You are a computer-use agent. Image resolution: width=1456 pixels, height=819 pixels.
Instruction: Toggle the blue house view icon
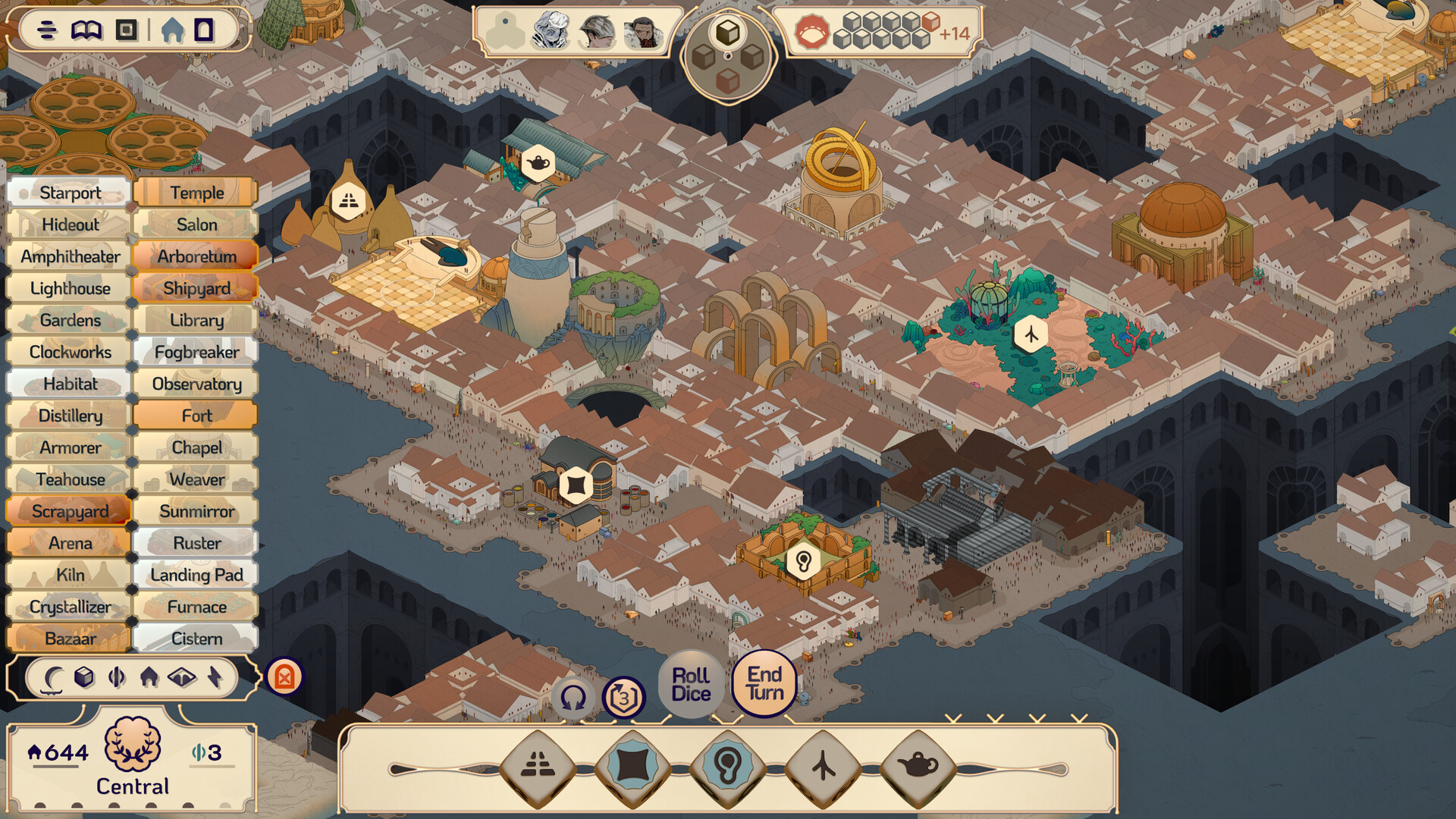(173, 30)
